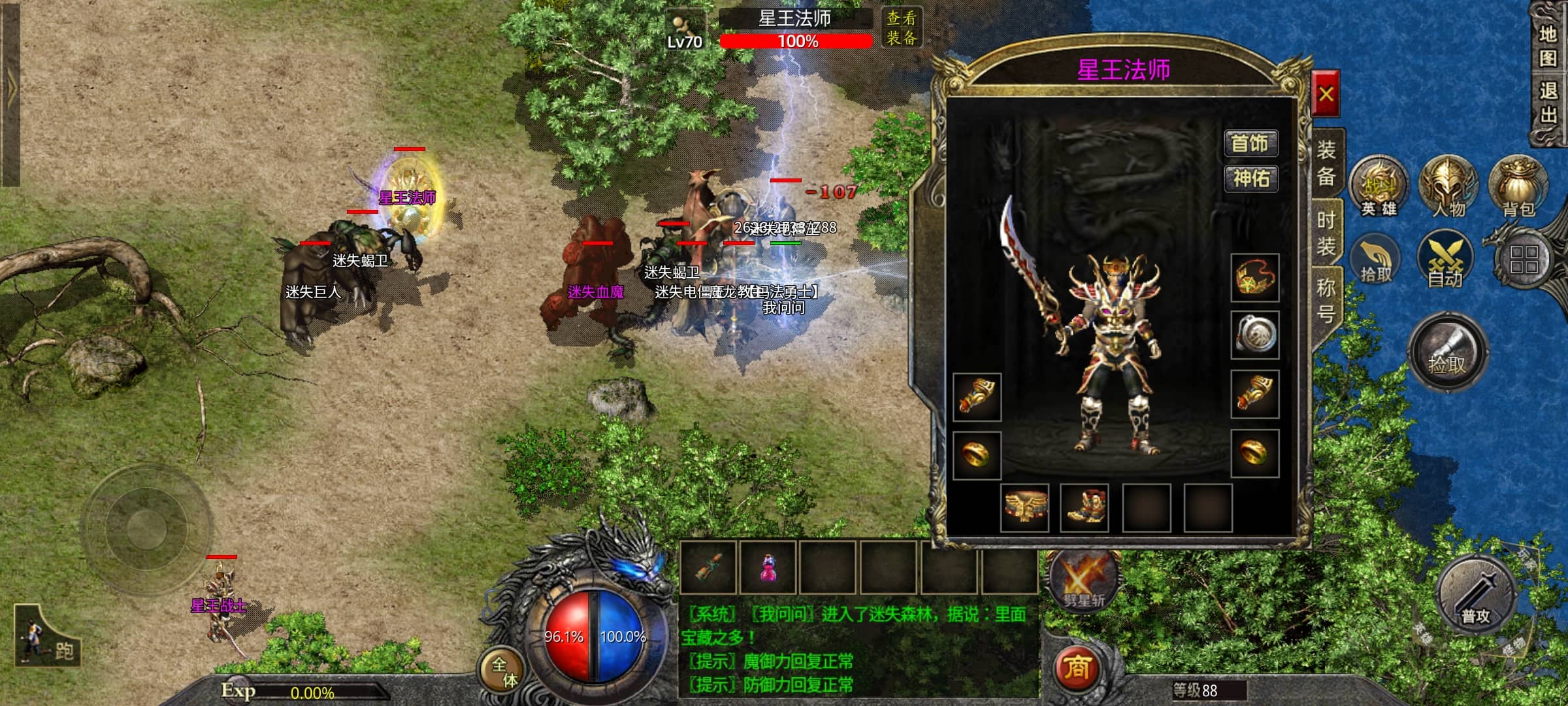Open the 英雄 hero menu

(x=1379, y=188)
